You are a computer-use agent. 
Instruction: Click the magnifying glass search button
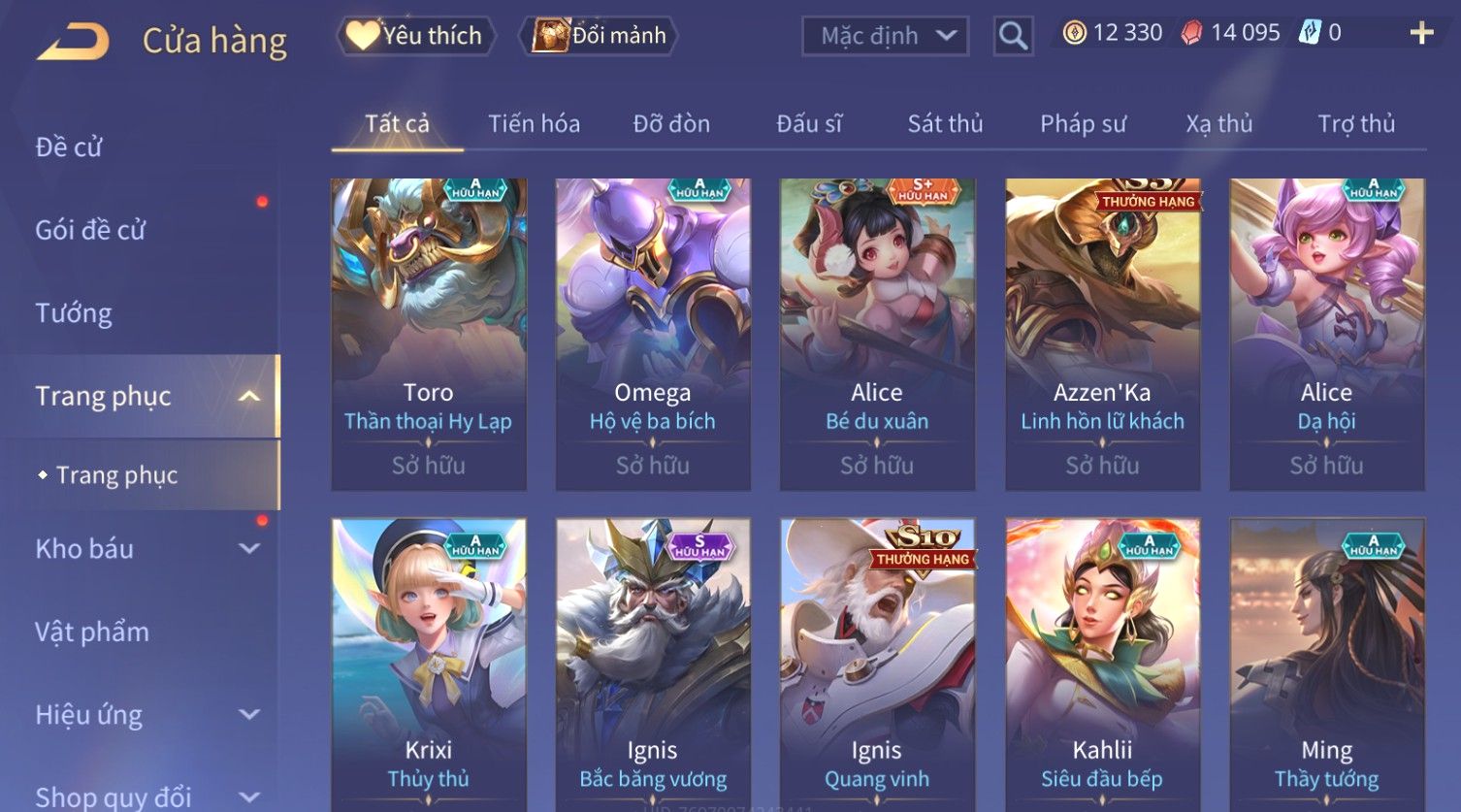tap(1013, 36)
